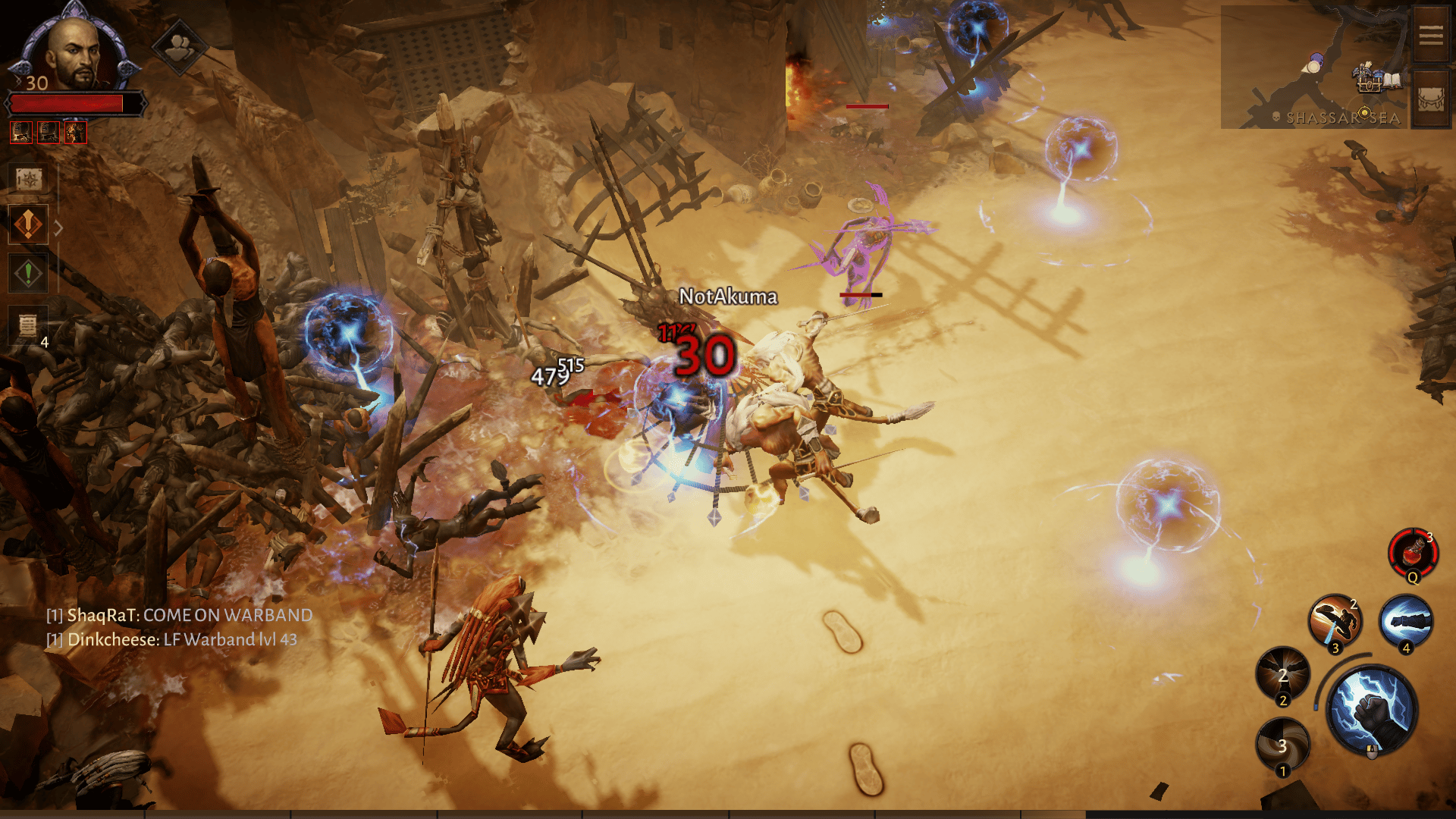Open the Codex from the left sidebar

pos(27,178)
